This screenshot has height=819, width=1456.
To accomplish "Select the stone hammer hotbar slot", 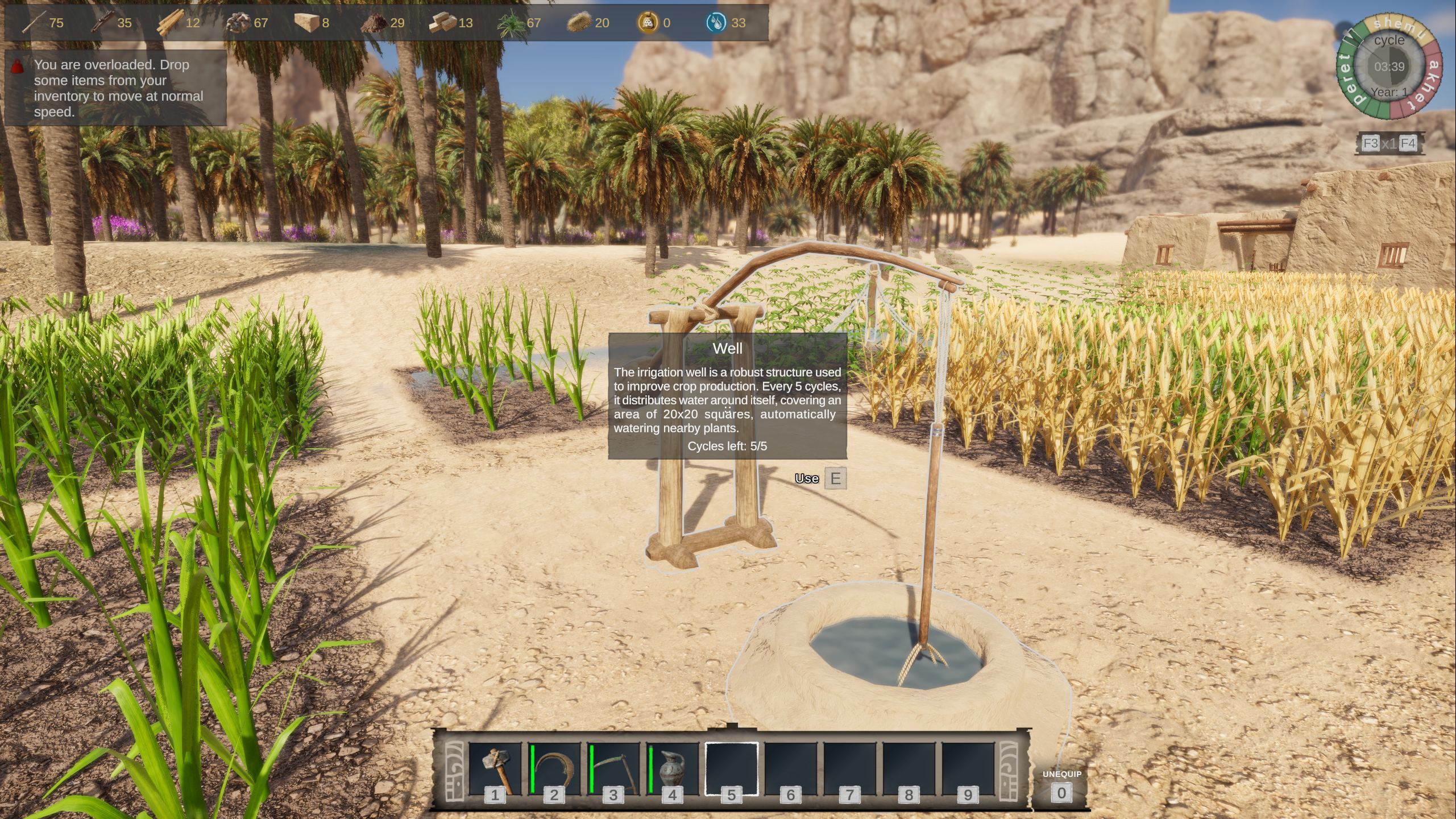I will (495, 770).
